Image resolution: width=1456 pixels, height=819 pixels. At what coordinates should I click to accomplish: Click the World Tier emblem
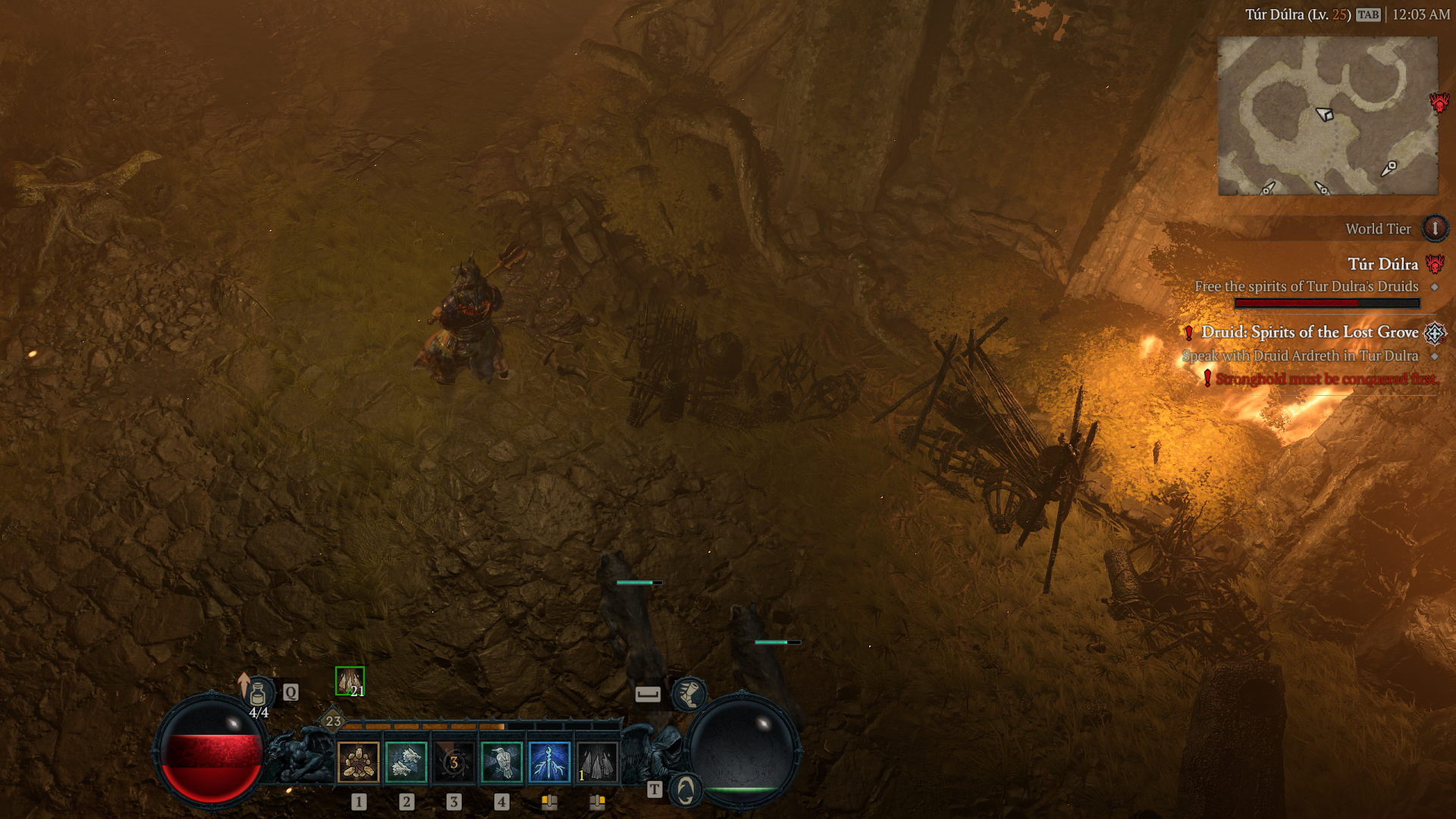[x=1435, y=228]
